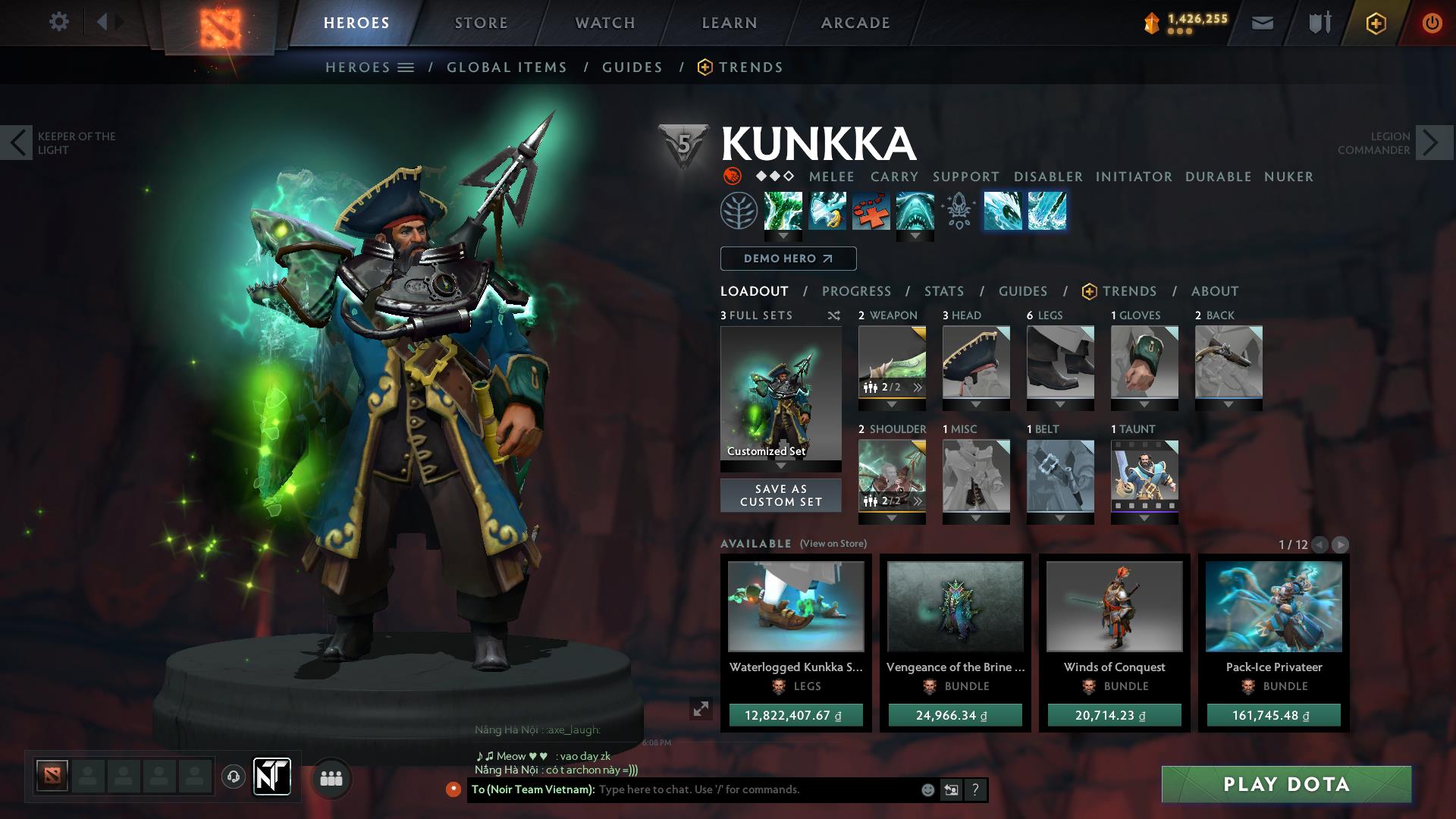Click the double-chevron on the Weapon slot

tap(918, 387)
